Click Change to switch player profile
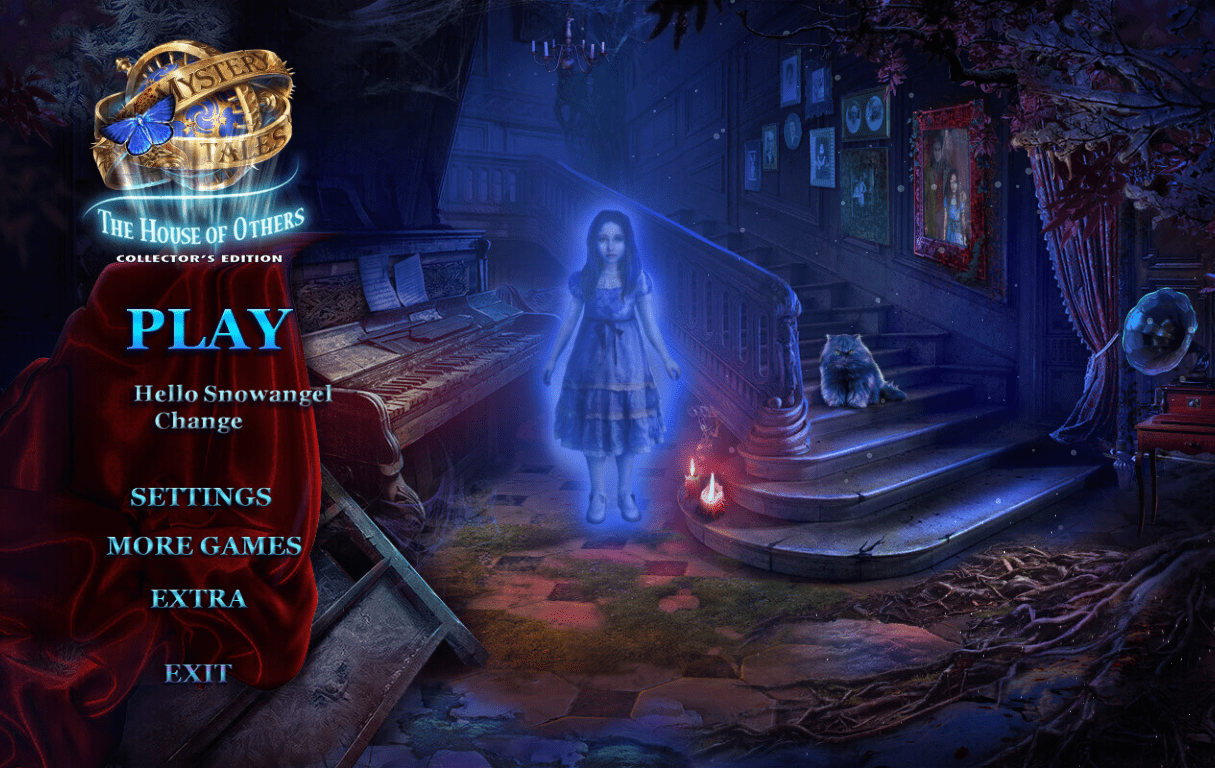The width and height of the screenshot is (1215, 768). [x=198, y=421]
